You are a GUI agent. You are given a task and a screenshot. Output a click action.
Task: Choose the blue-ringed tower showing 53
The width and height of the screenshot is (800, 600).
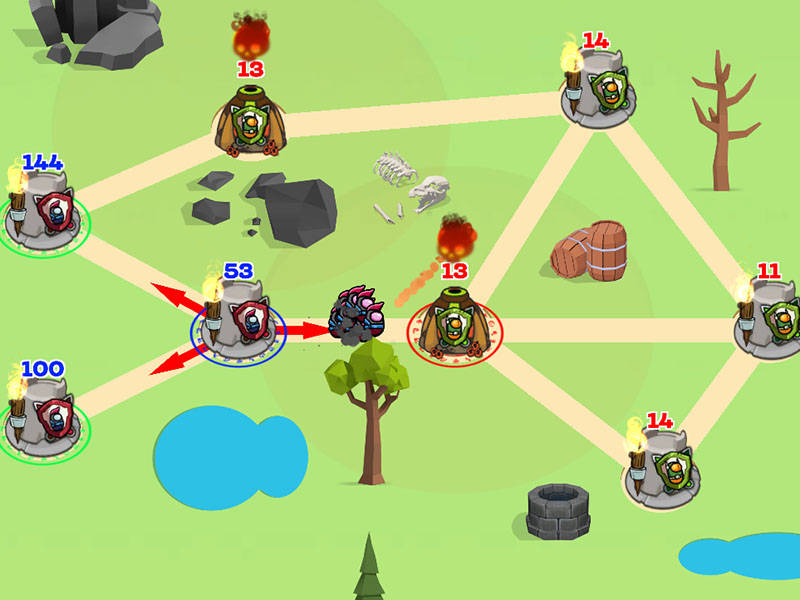pyautogui.click(x=239, y=320)
